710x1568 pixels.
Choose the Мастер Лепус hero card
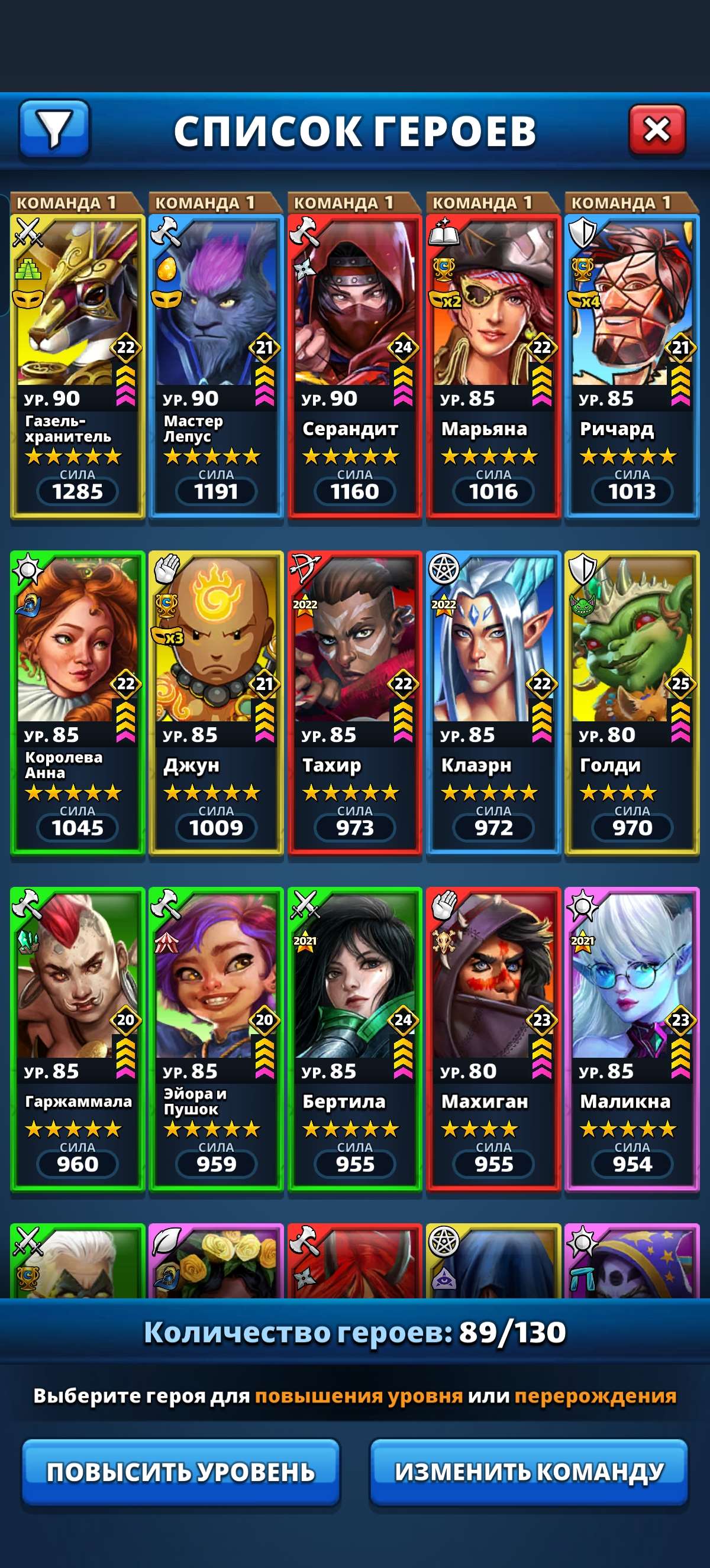[216, 365]
